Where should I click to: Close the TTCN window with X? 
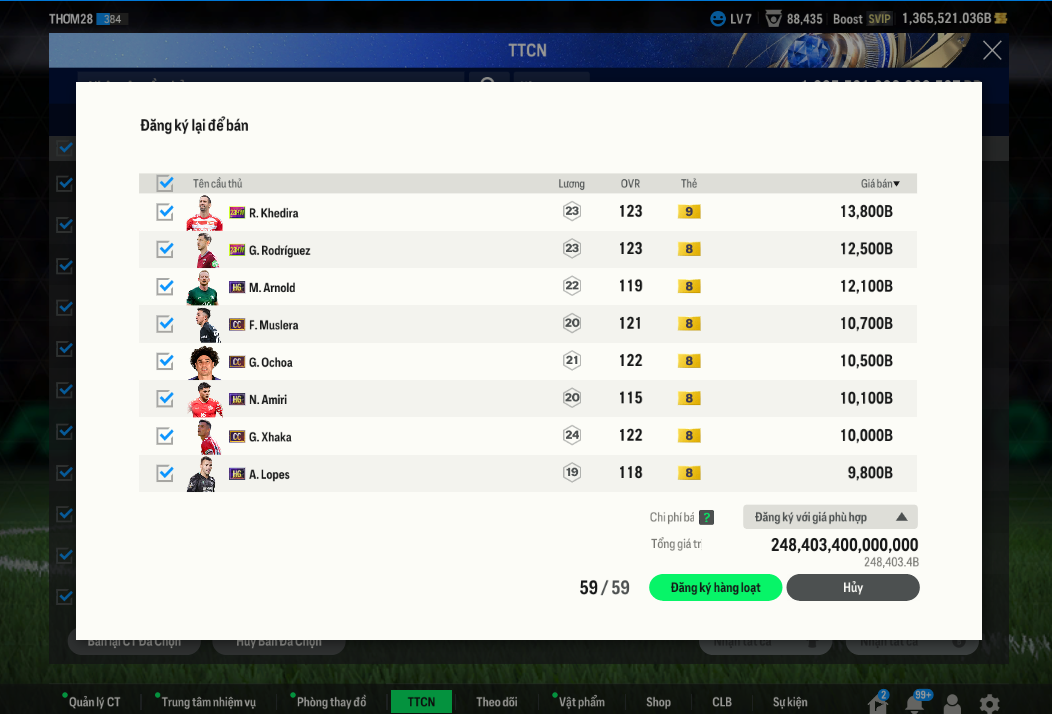[991, 50]
